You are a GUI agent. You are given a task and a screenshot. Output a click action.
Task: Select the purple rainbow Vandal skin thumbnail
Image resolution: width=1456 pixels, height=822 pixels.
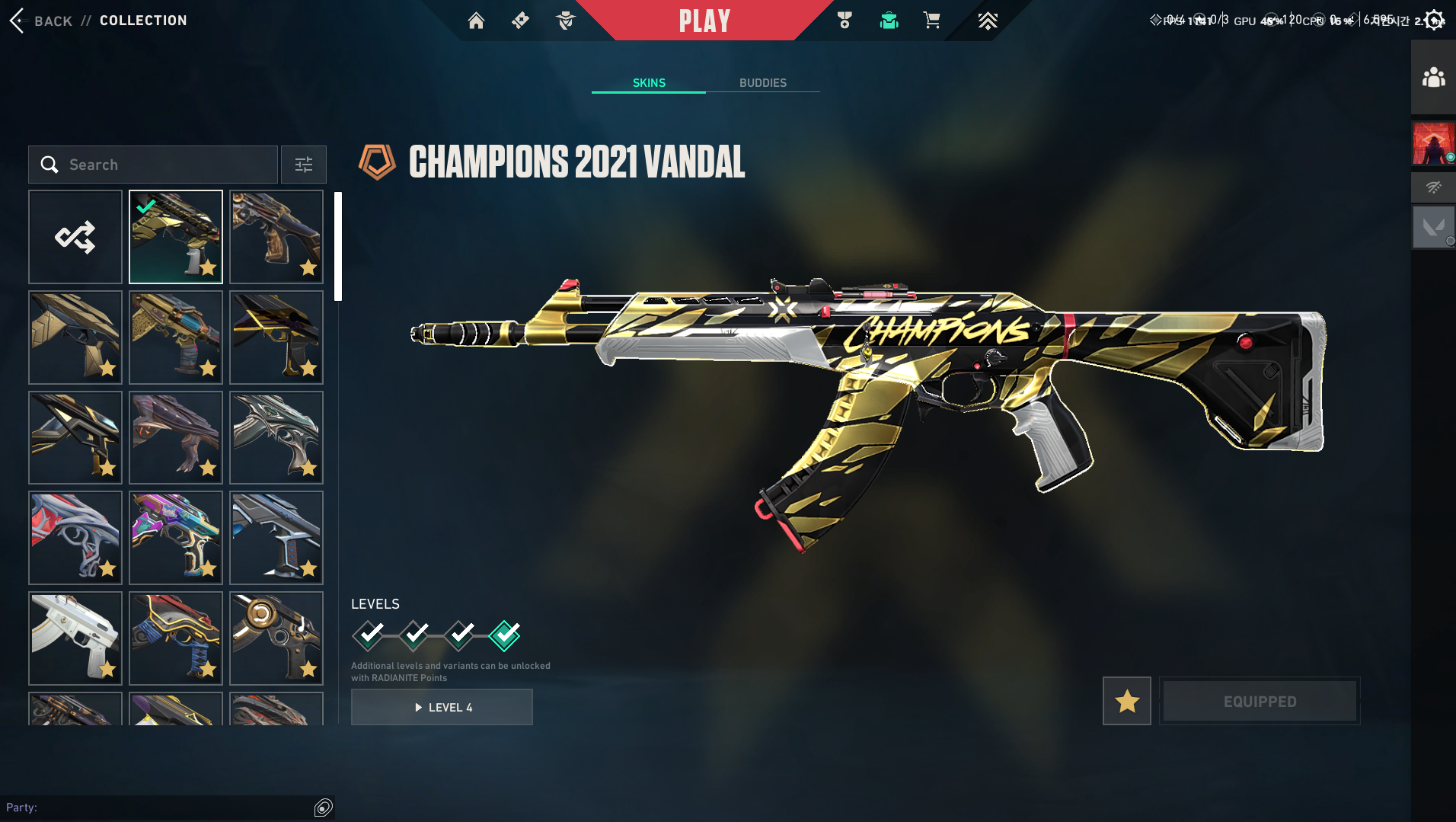(x=176, y=538)
